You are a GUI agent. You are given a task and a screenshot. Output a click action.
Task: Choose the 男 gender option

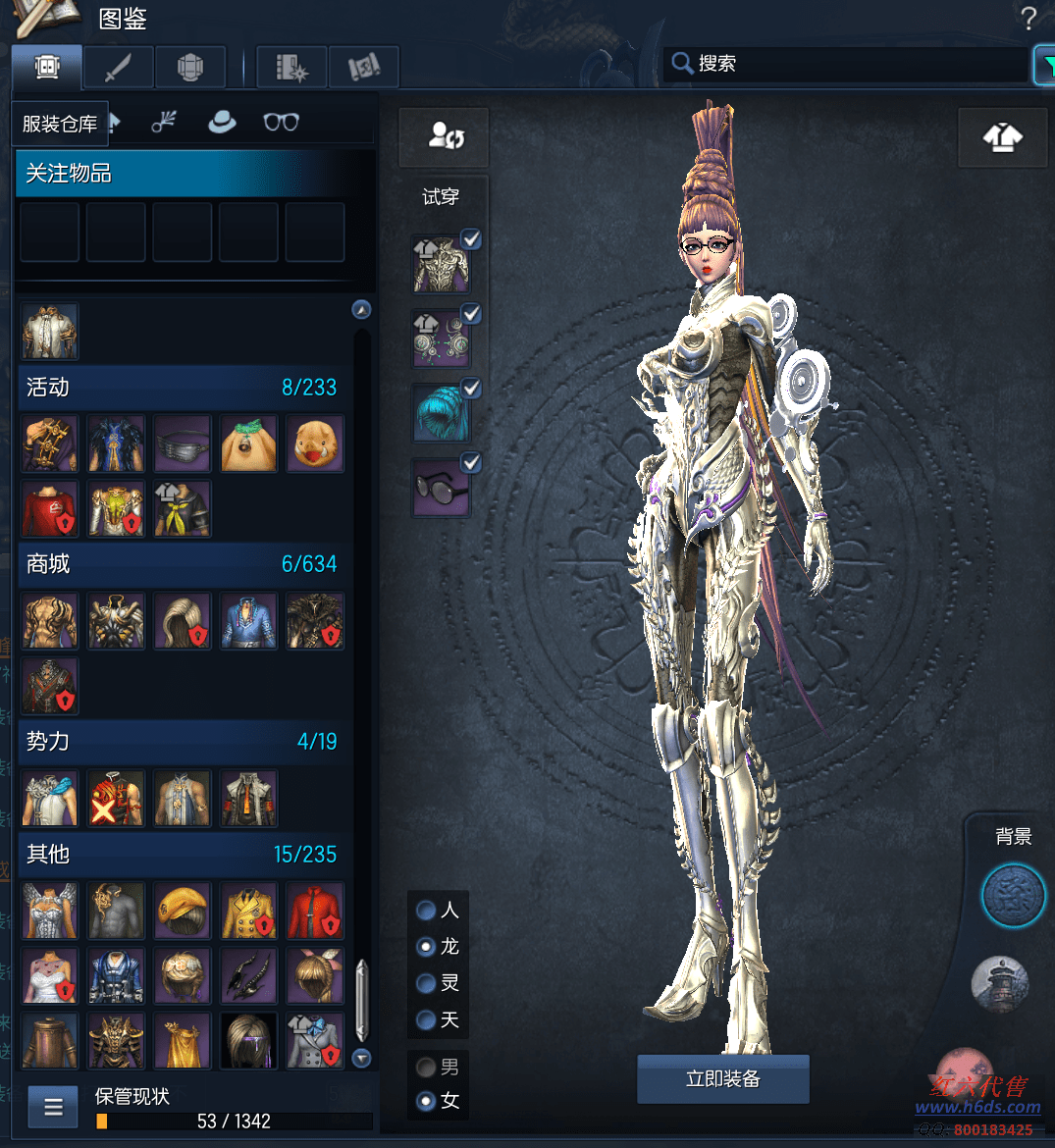427,1067
